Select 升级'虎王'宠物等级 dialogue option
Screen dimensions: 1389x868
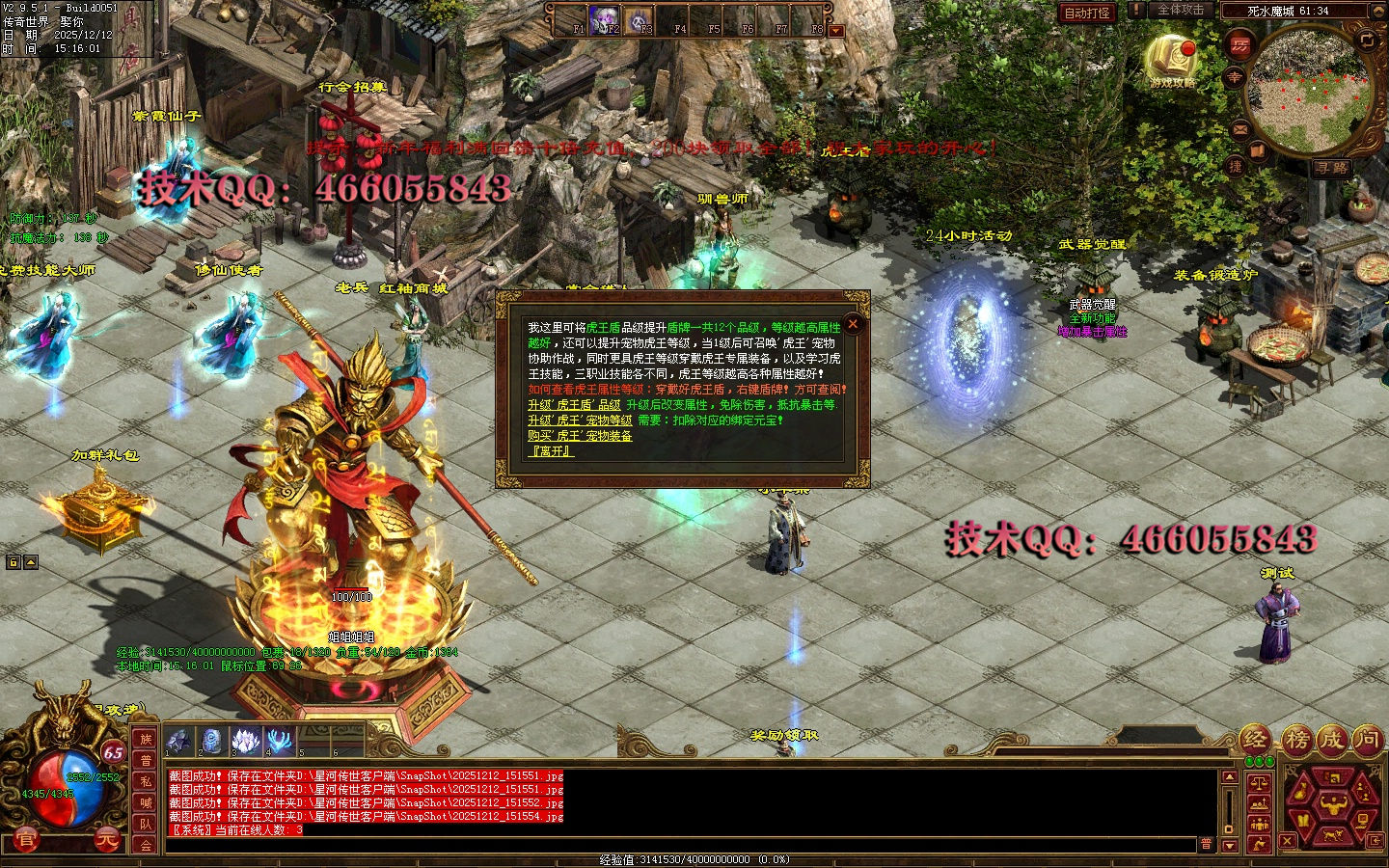(580, 420)
